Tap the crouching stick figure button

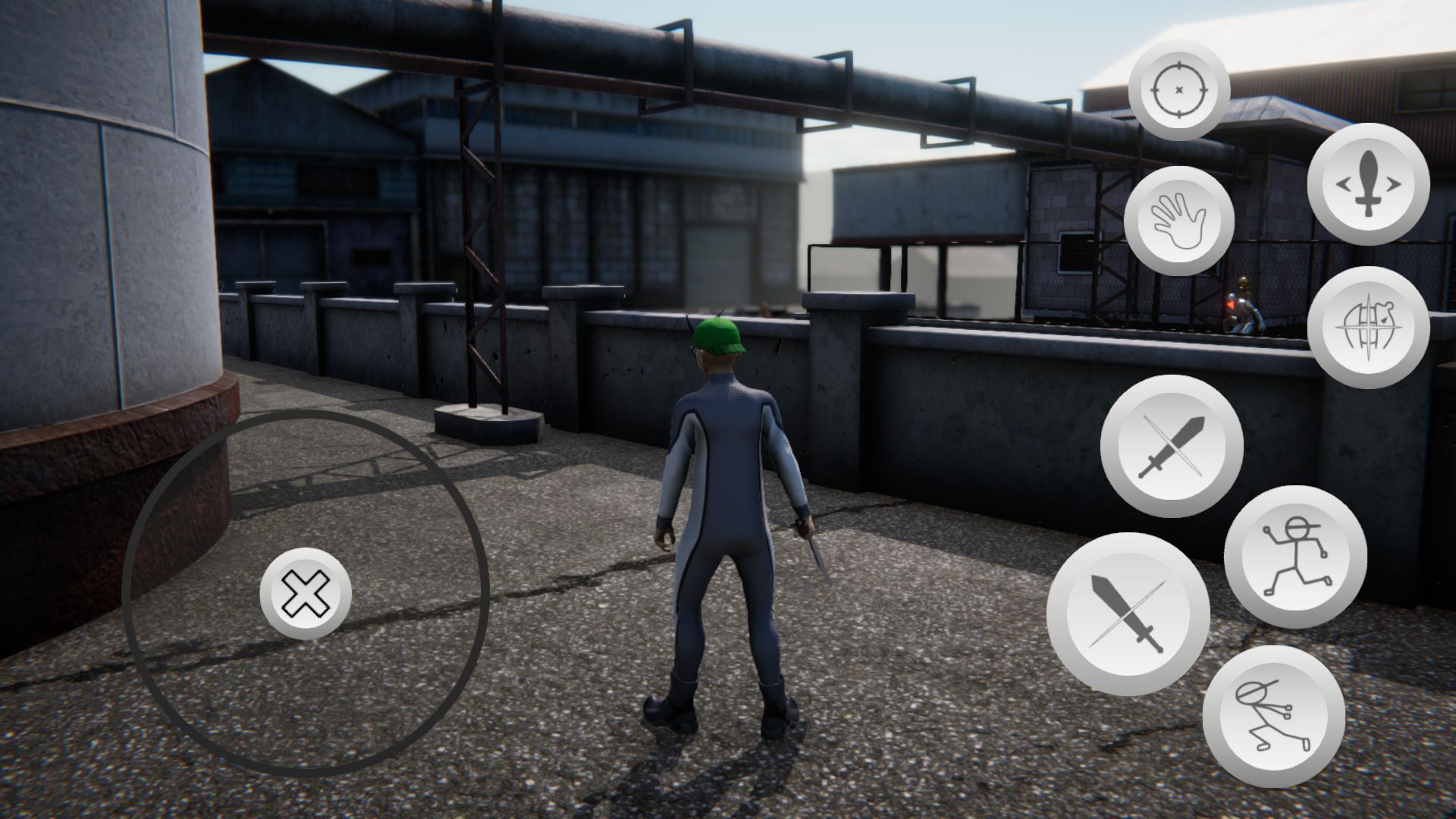click(1273, 716)
